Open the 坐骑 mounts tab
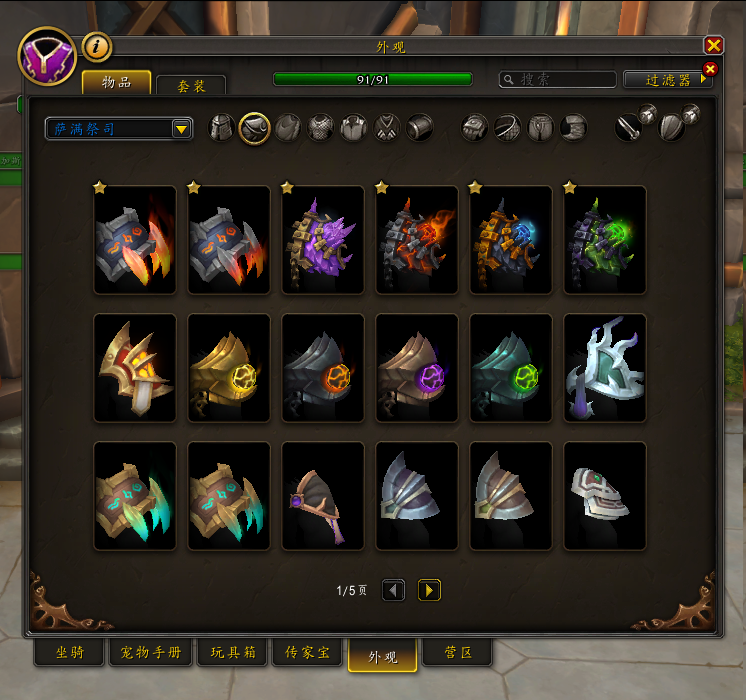Screen dimensions: 746x700 click(x=69, y=653)
